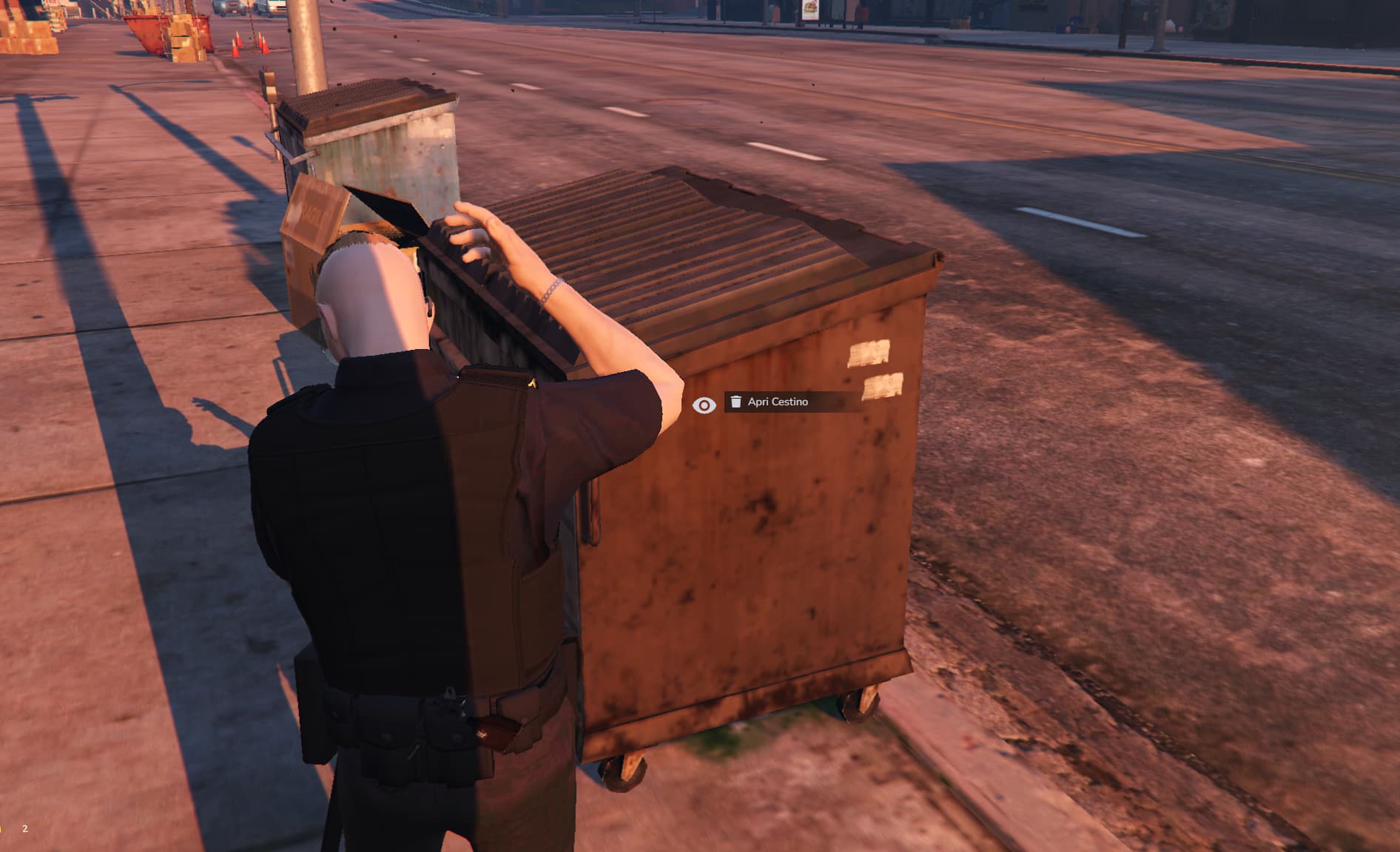The height and width of the screenshot is (852, 1400).
Task: Click the eye interaction icon near the dumpster
Action: [704, 404]
